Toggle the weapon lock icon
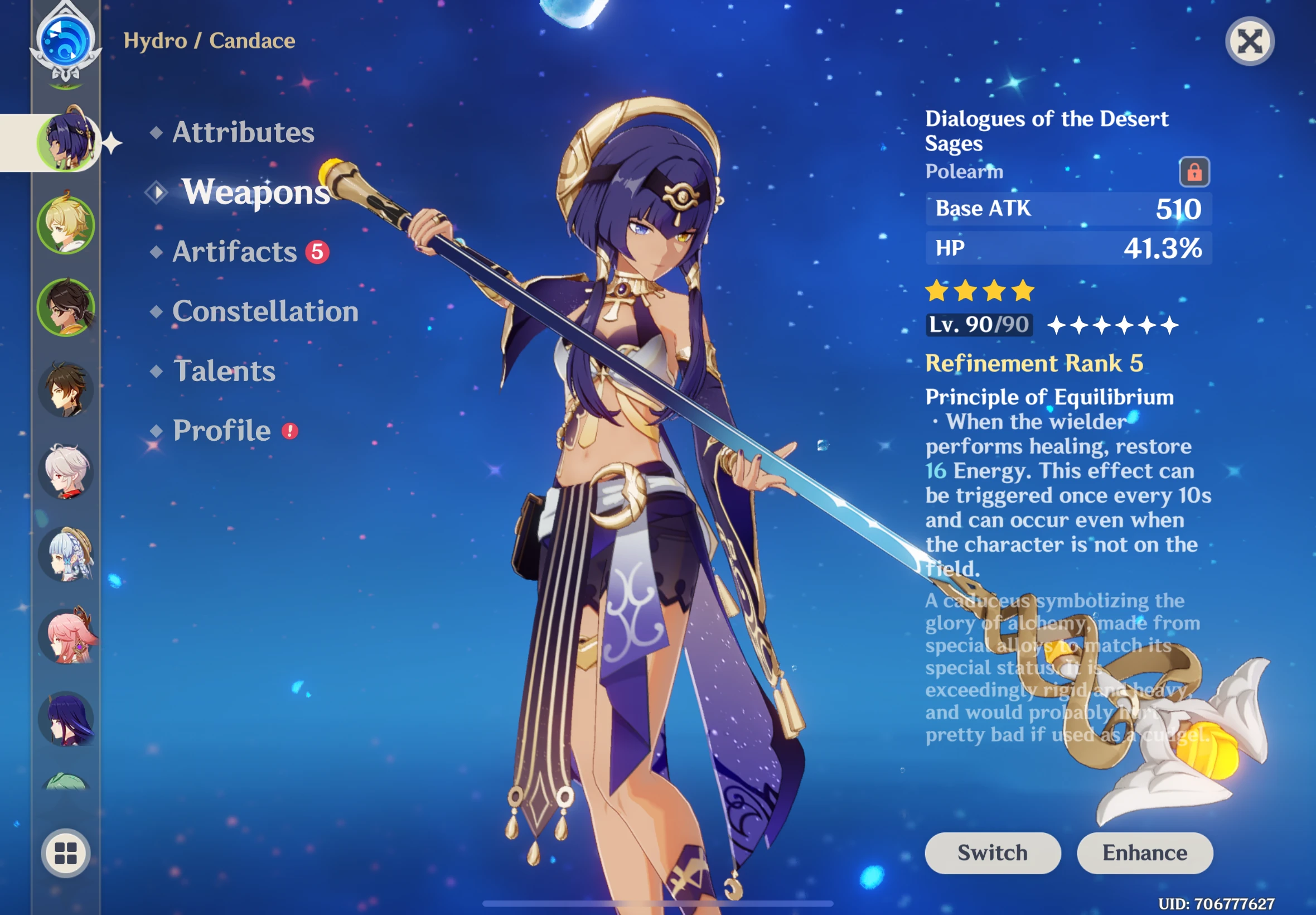1316x915 pixels. click(1194, 170)
